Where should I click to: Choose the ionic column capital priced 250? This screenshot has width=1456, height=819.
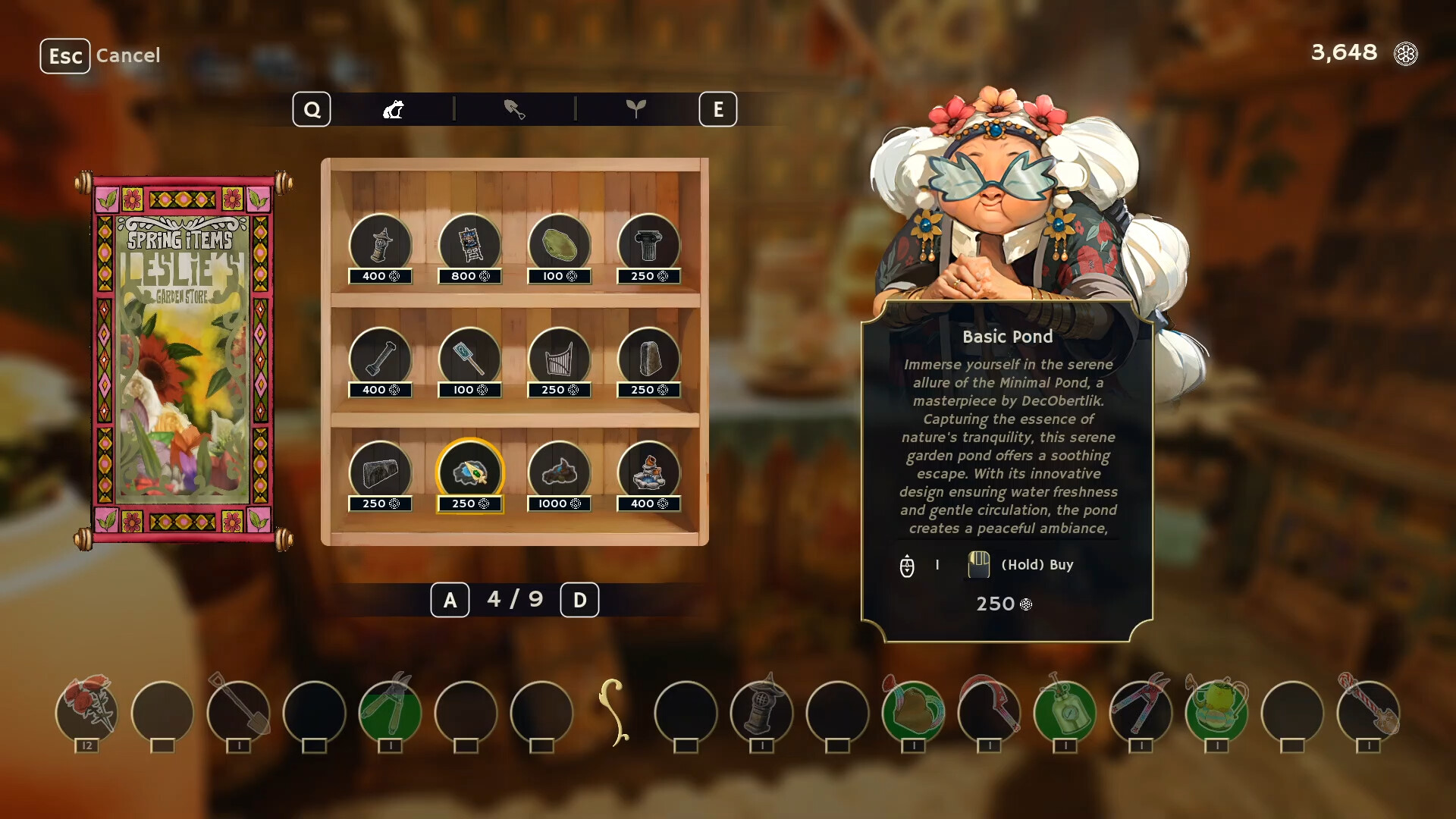pyautogui.click(x=648, y=244)
